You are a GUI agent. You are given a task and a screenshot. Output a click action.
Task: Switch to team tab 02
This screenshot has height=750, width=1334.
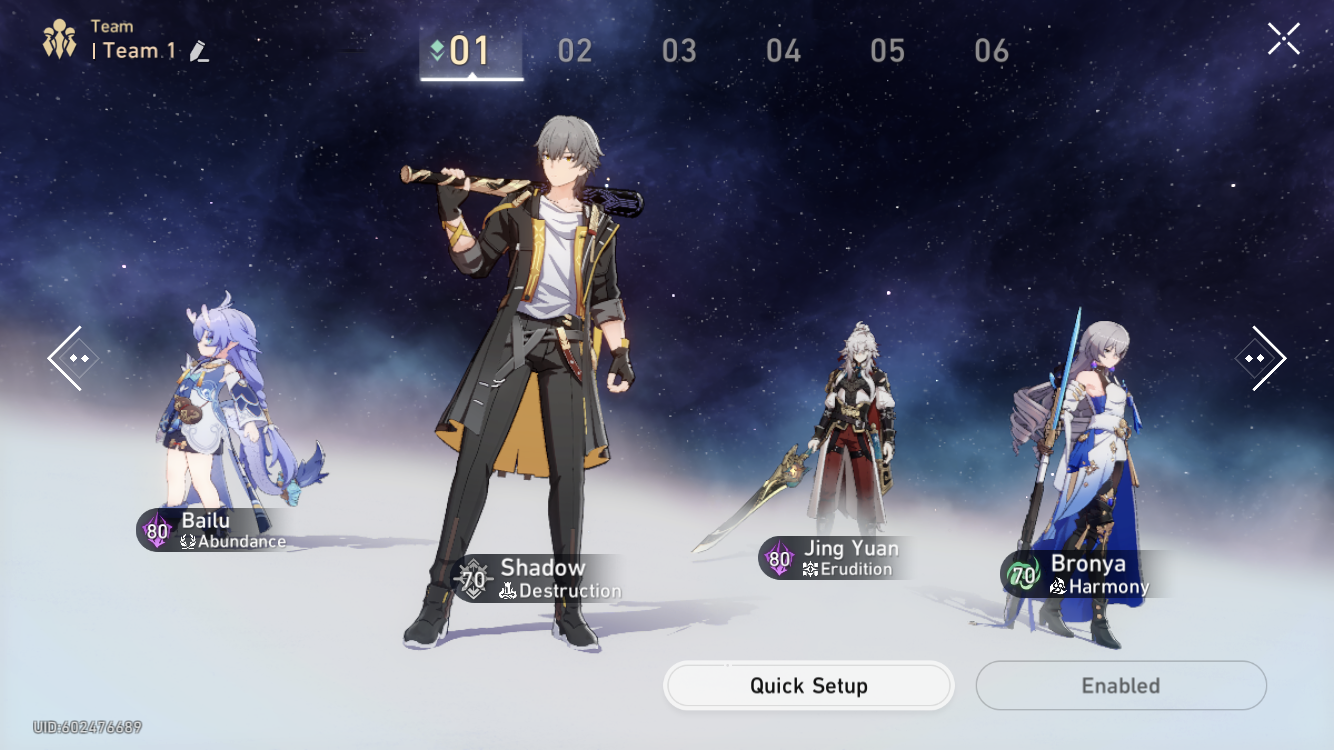(575, 51)
